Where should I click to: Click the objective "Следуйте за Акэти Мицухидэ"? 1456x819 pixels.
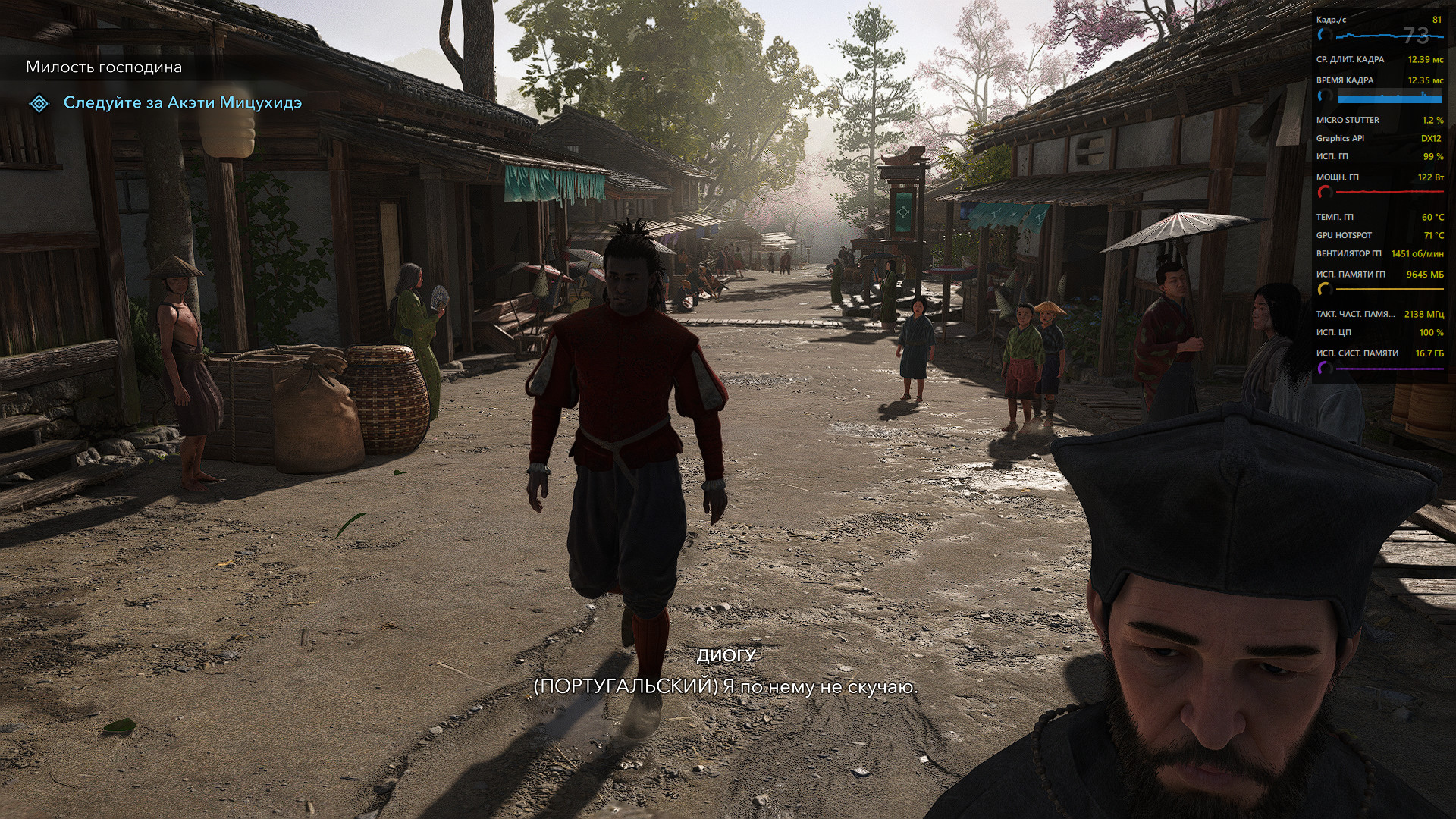pyautogui.click(x=182, y=102)
